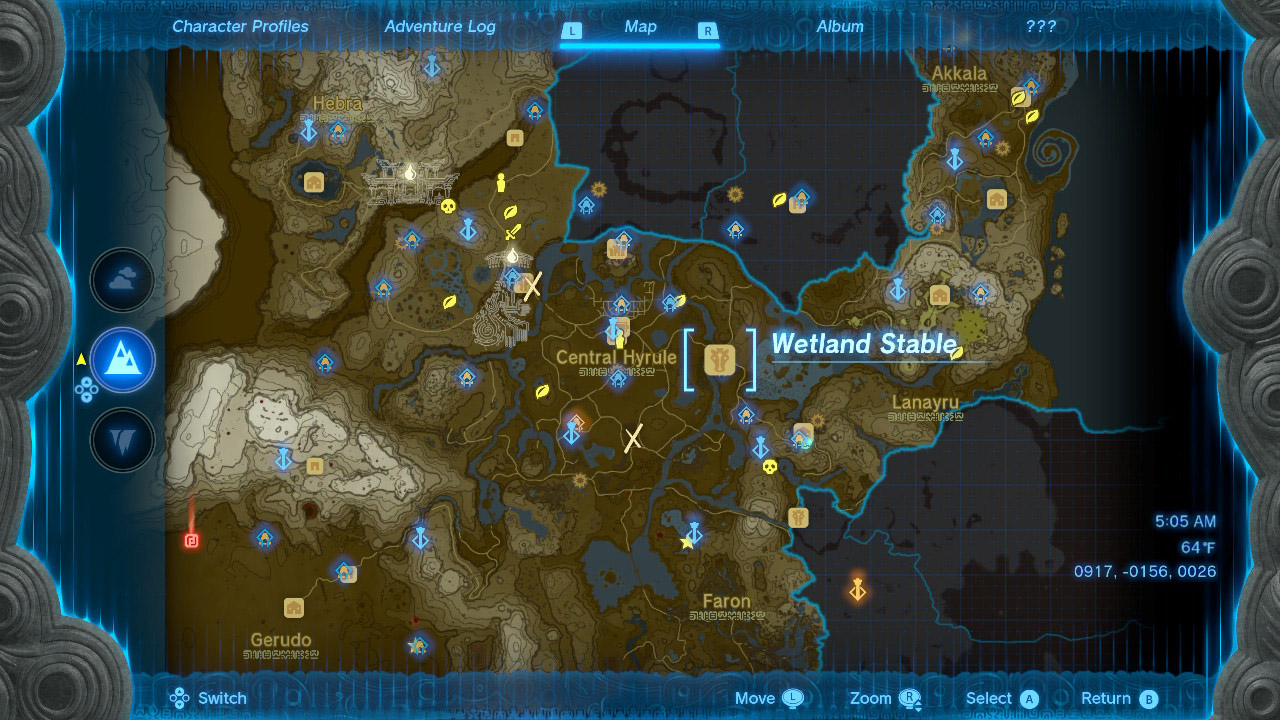
Task: Select the stable icon near Gerudo
Action: click(x=293, y=608)
